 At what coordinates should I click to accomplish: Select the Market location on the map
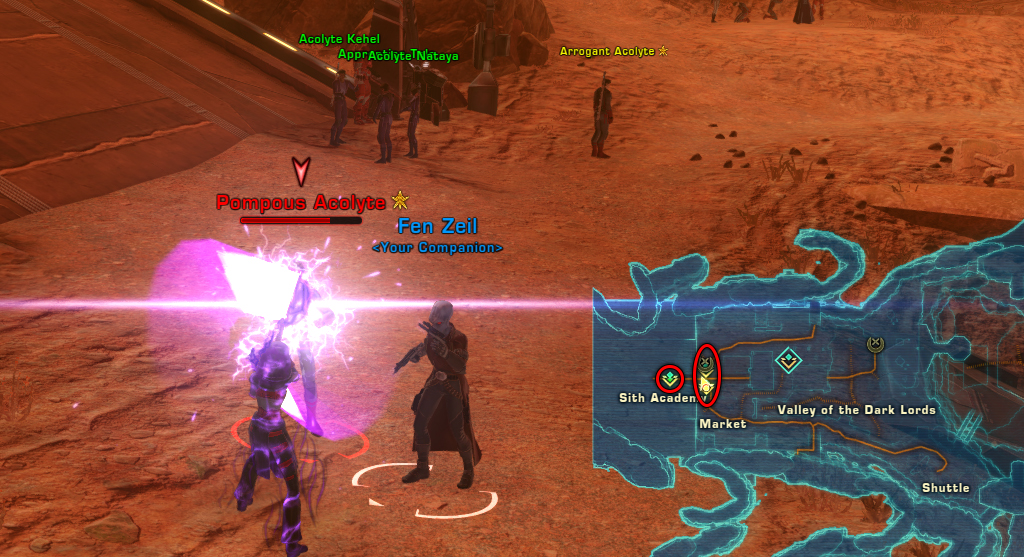(x=722, y=424)
